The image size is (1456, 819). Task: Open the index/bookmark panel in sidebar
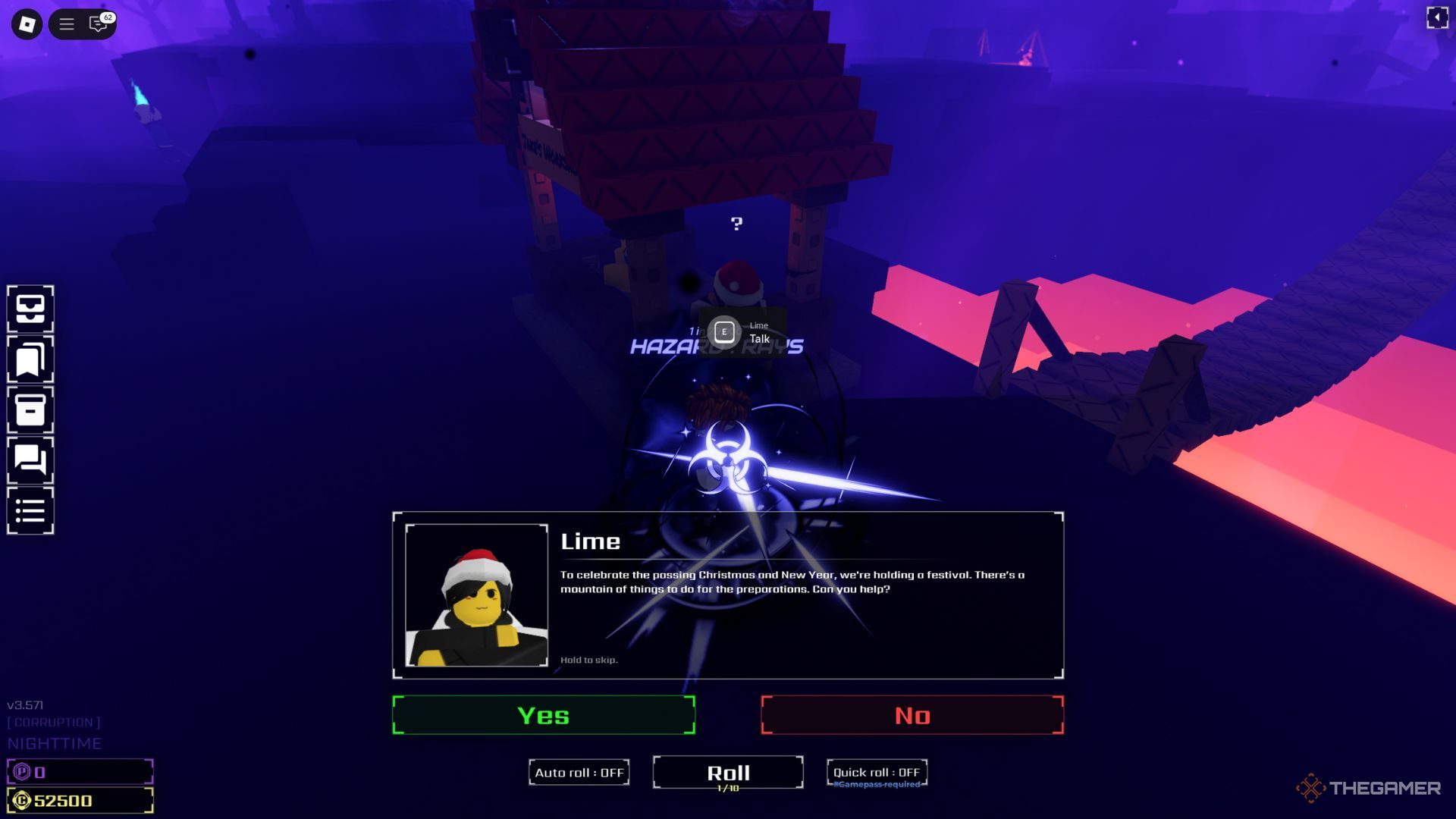(30, 359)
